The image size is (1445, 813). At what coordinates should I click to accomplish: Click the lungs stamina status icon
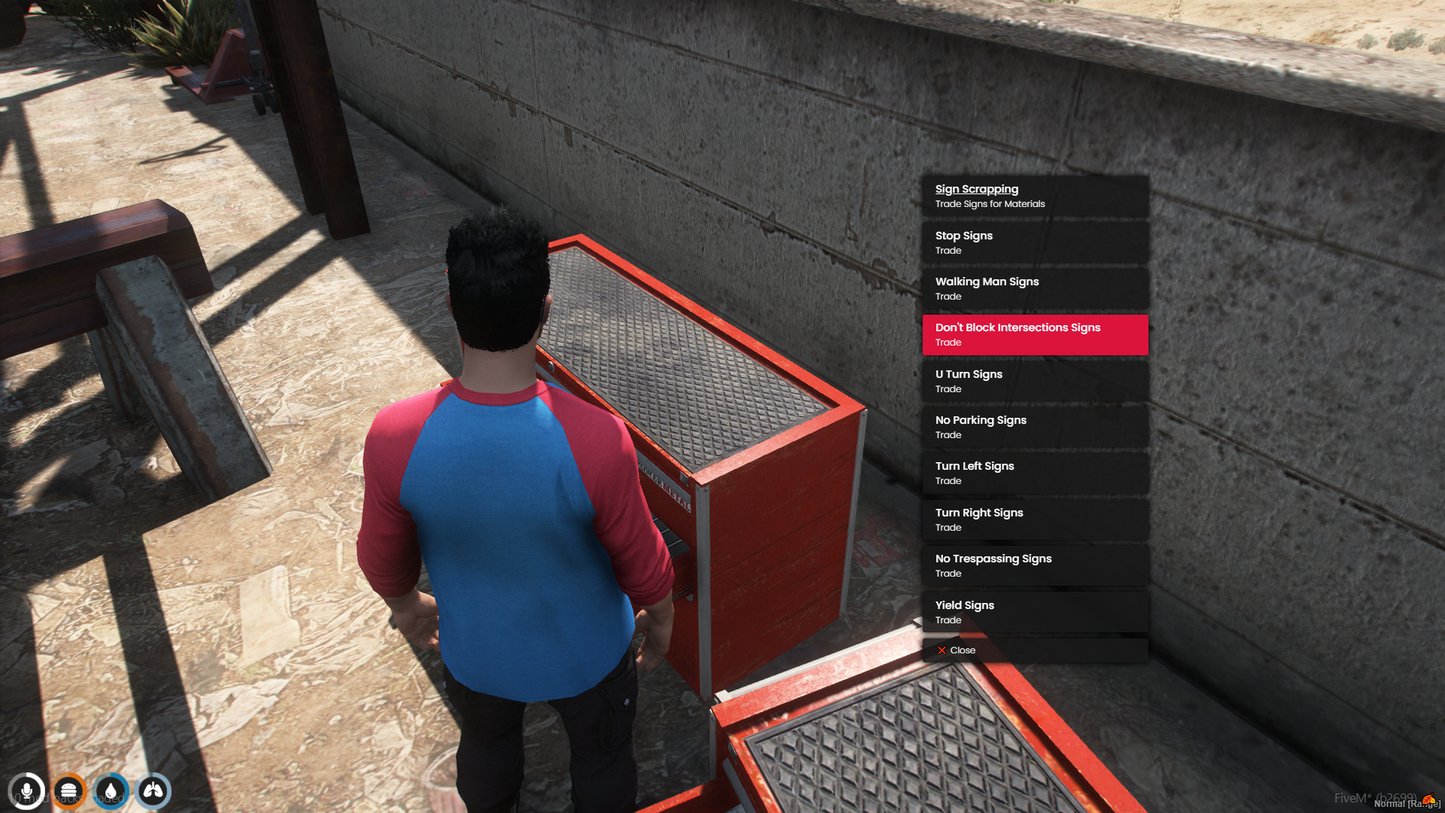tap(153, 791)
